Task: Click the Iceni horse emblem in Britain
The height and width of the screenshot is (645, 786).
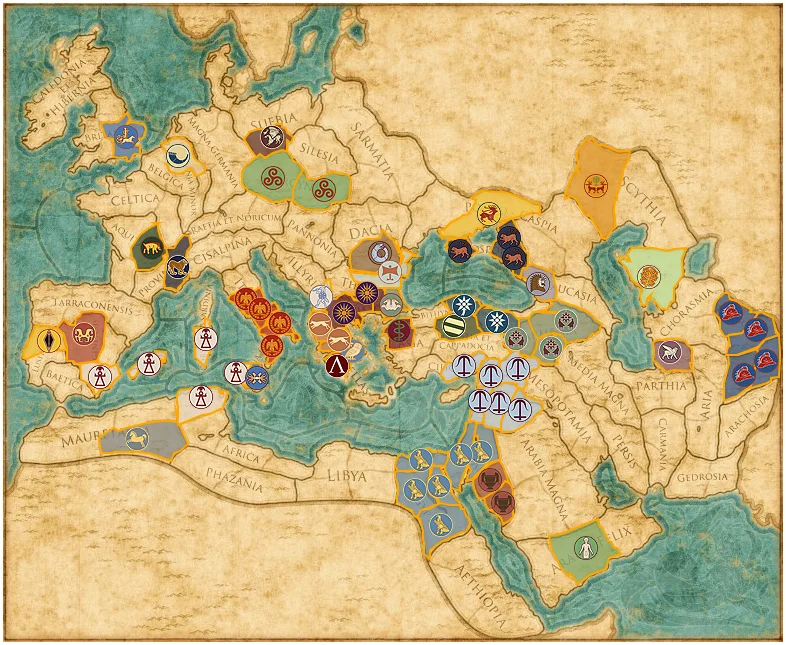Action: point(126,139)
